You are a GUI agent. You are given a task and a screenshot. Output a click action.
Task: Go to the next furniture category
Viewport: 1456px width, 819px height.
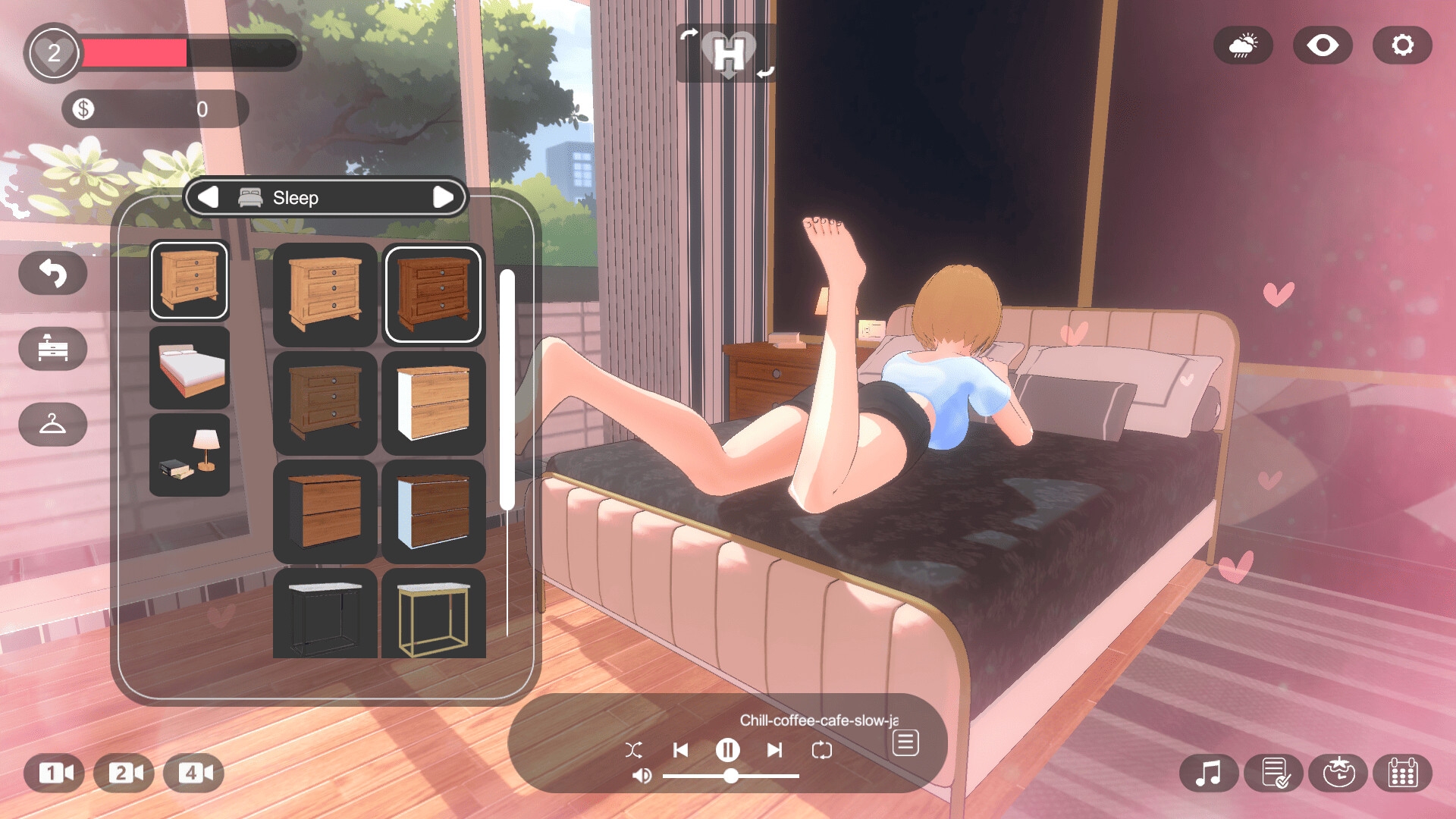[x=443, y=197]
